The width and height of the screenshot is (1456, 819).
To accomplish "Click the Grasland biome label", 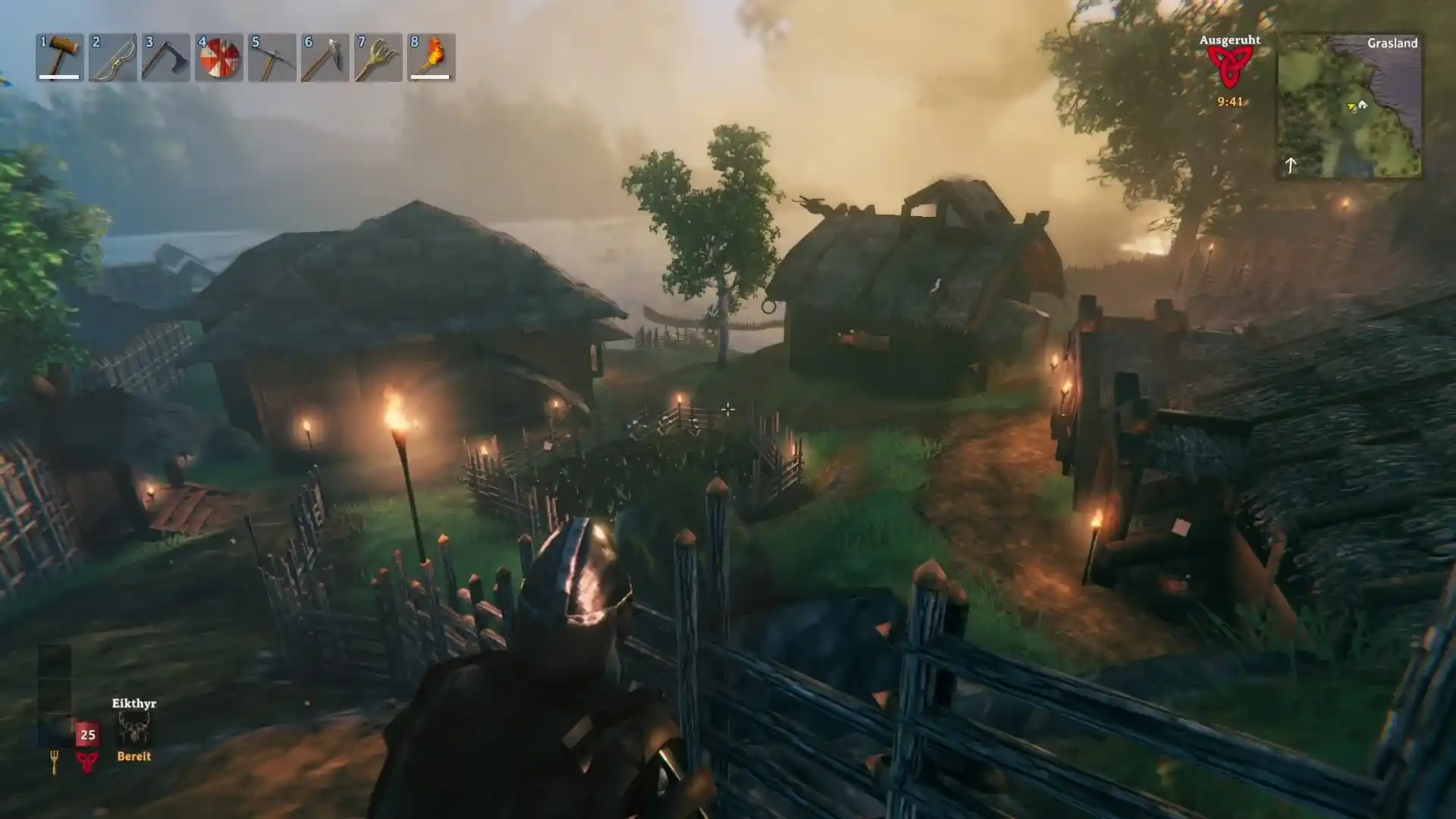I will [1392, 43].
